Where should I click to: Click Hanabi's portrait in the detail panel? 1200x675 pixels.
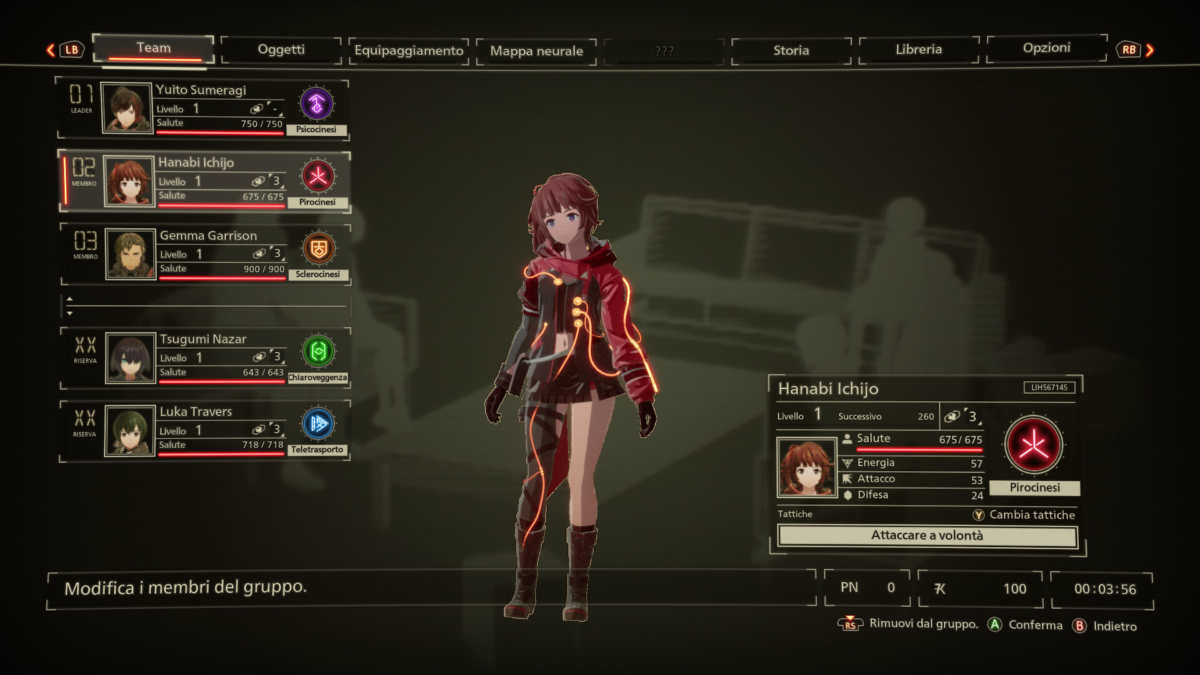(x=806, y=467)
